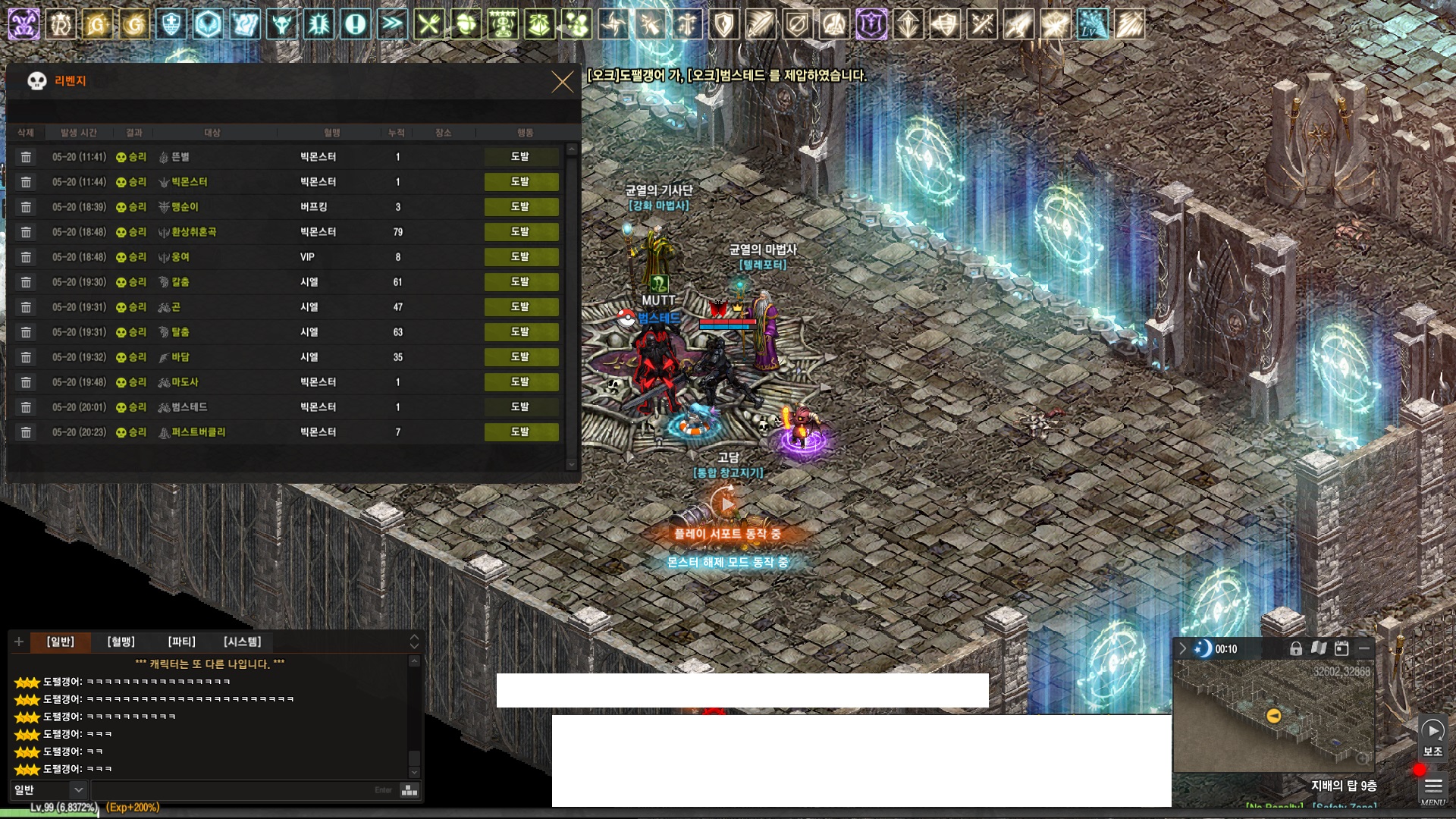1456x819 pixels.
Task: Open the calendar icon above the minimap
Action: [x=1341, y=648]
